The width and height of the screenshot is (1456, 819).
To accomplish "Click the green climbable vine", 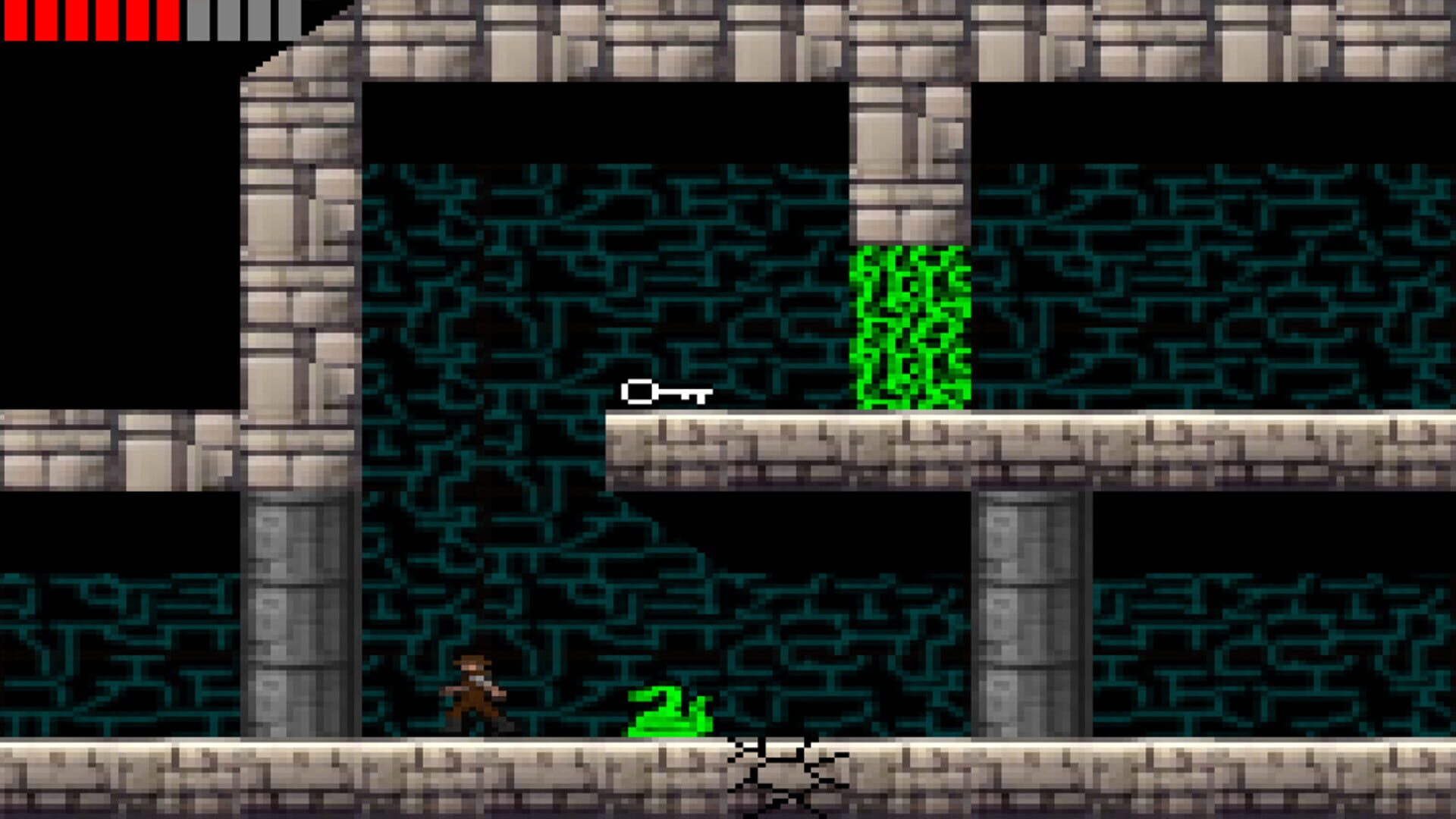I will [x=910, y=326].
